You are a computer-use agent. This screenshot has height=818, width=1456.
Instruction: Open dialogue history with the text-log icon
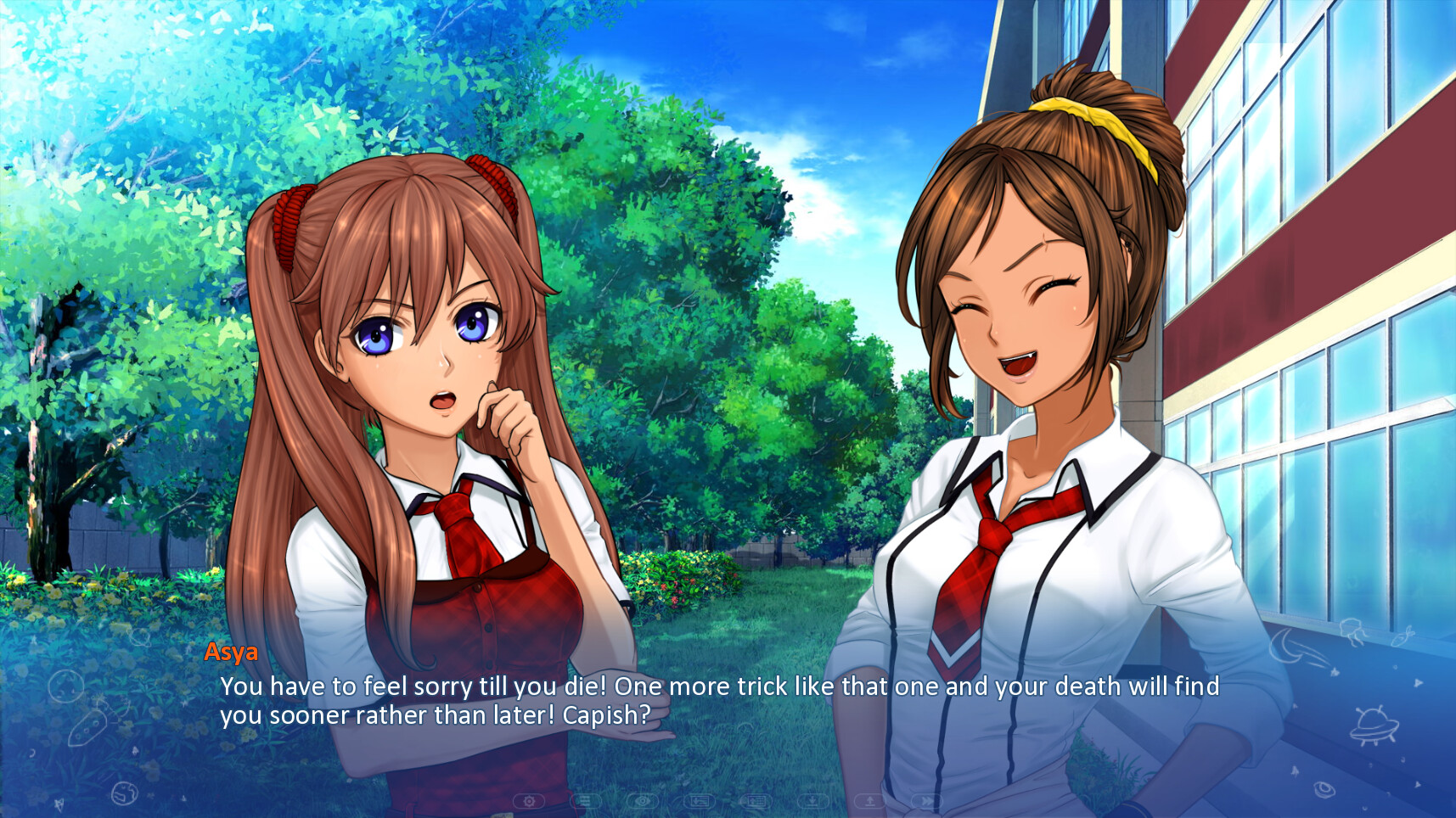(756, 799)
